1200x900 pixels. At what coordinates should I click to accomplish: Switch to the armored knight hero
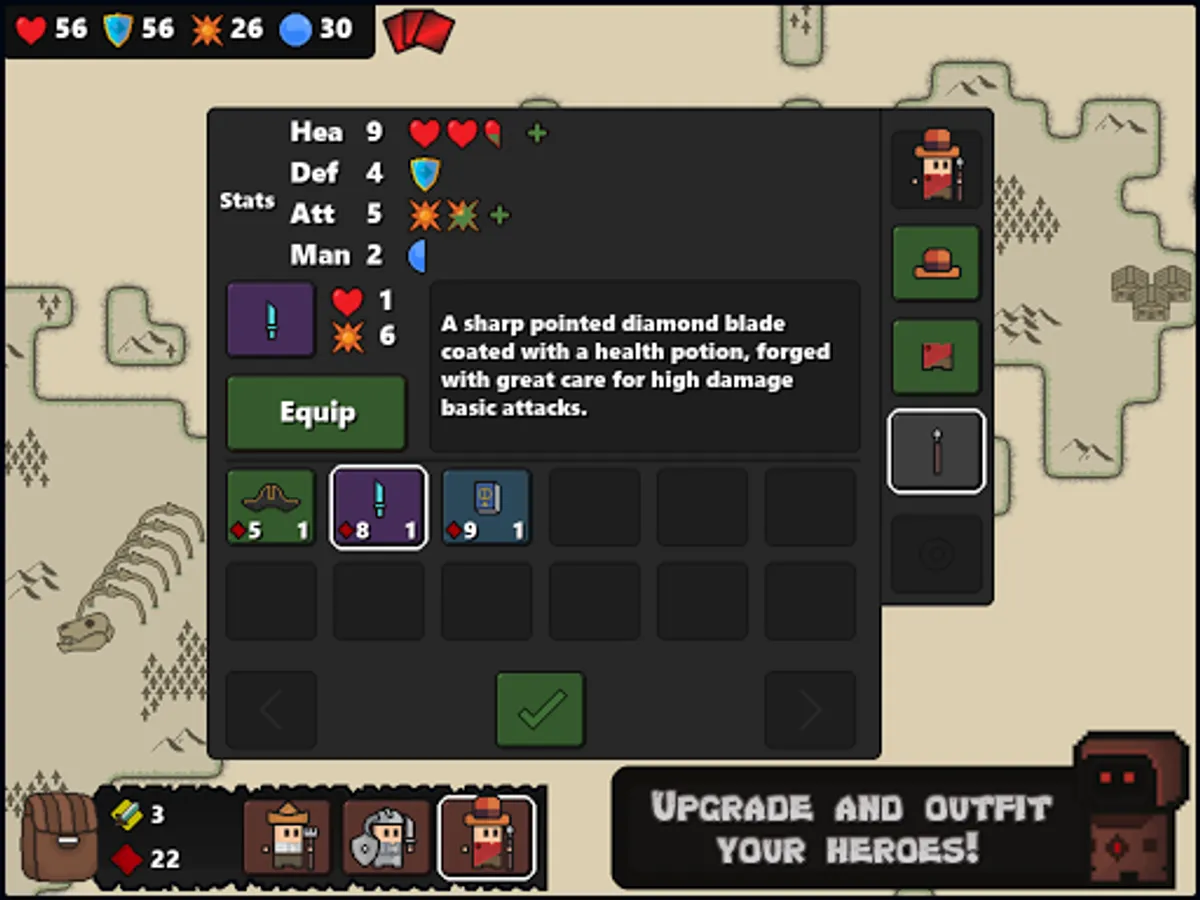pos(387,837)
